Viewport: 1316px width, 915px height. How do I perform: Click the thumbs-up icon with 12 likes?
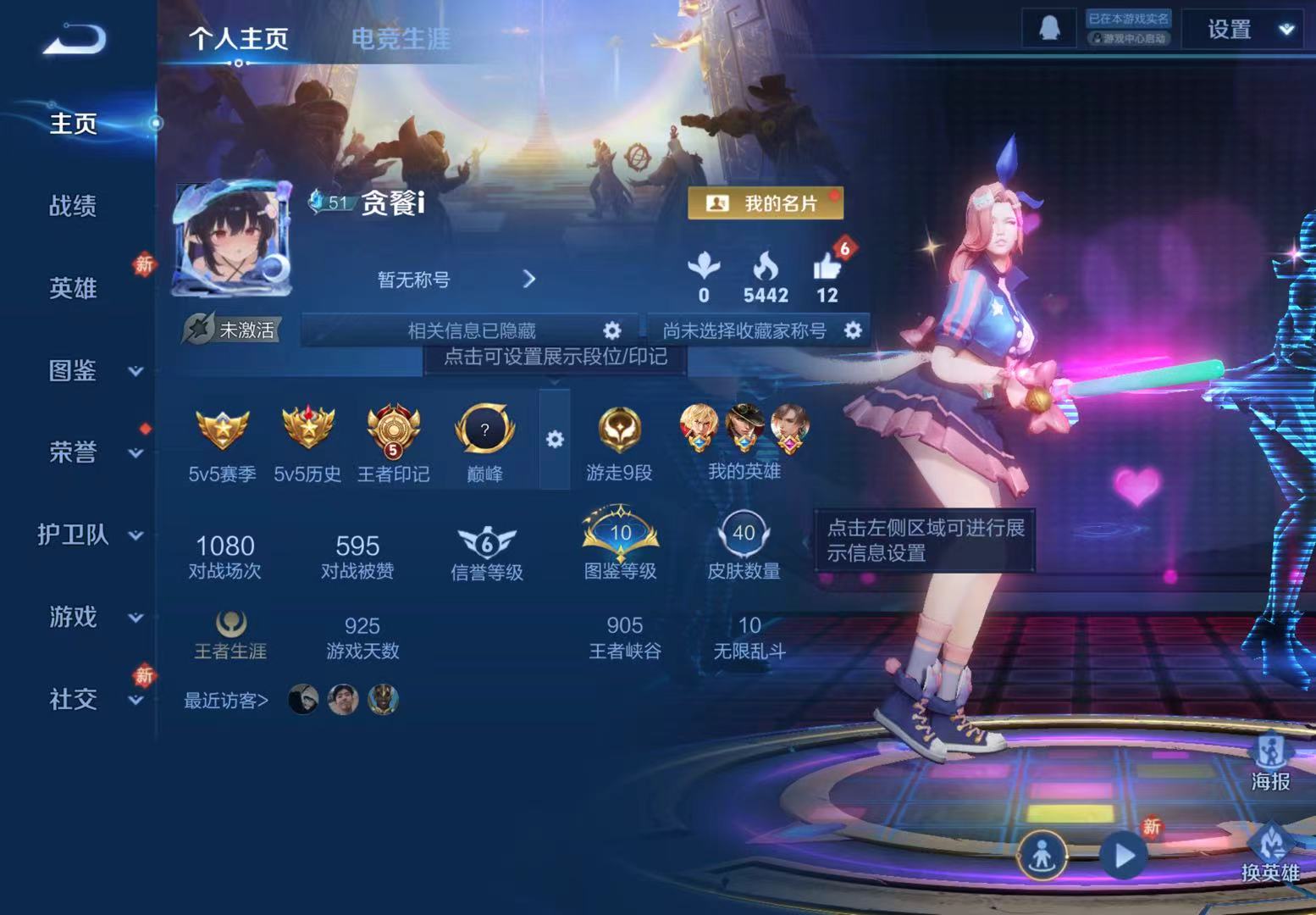coord(826,267)
